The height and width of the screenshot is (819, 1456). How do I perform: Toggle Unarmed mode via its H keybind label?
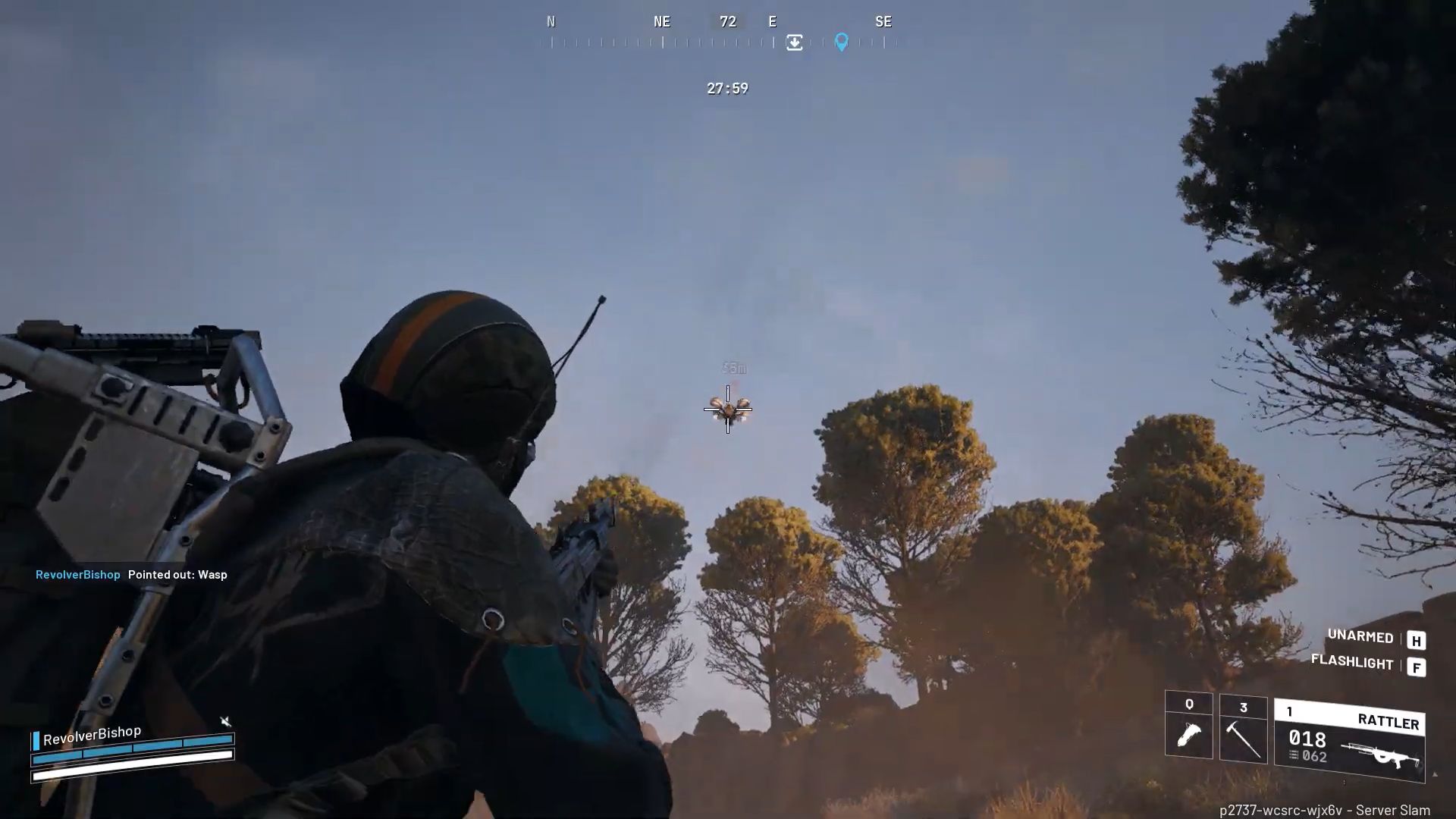click(x=1417, y=638)
